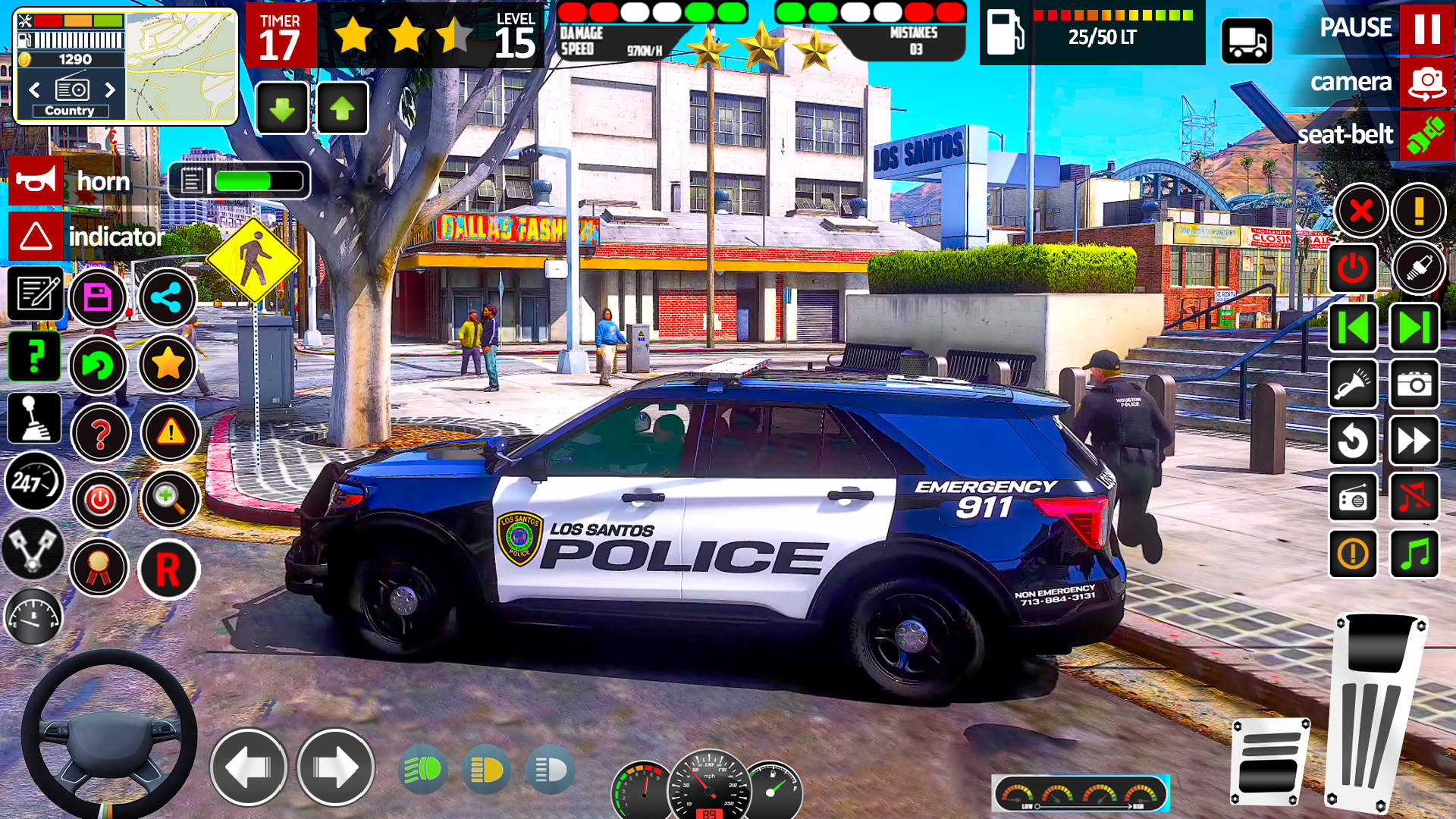Expand the map radio selector with left arrow
Screen dimensions: 1456x819
33,90
